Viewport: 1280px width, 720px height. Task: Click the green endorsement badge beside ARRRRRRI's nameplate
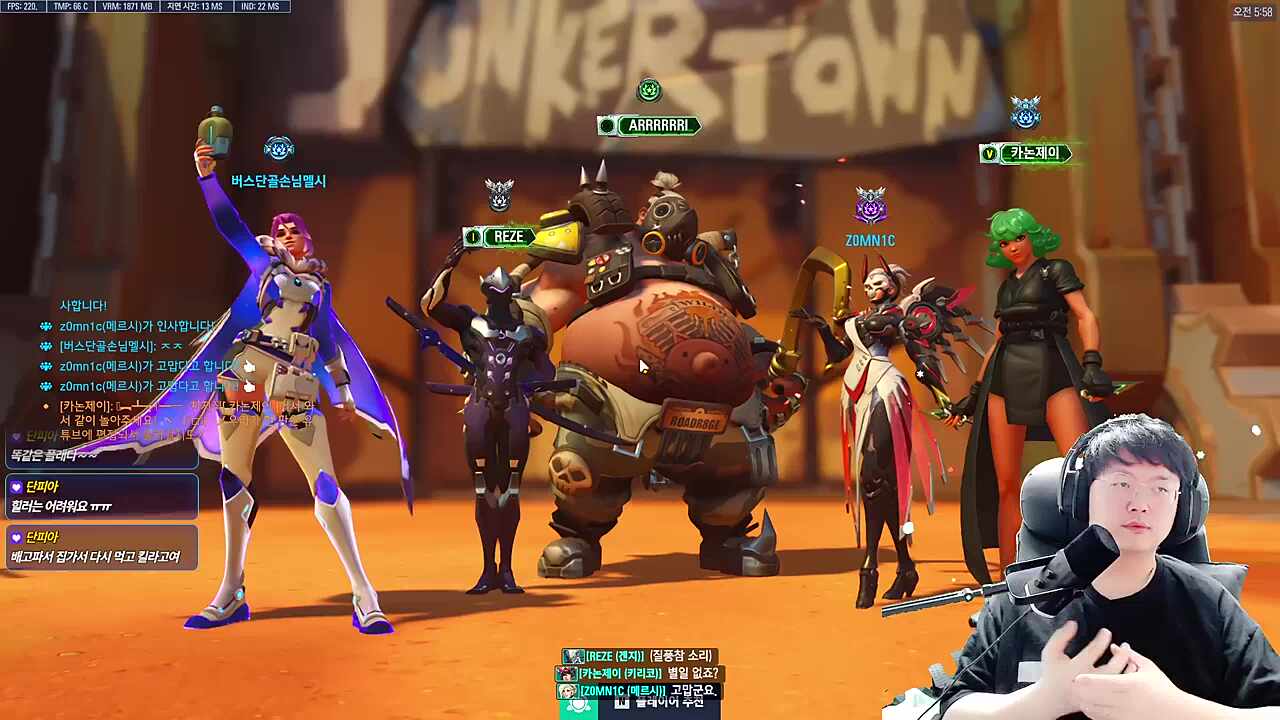tap(606, 126)
